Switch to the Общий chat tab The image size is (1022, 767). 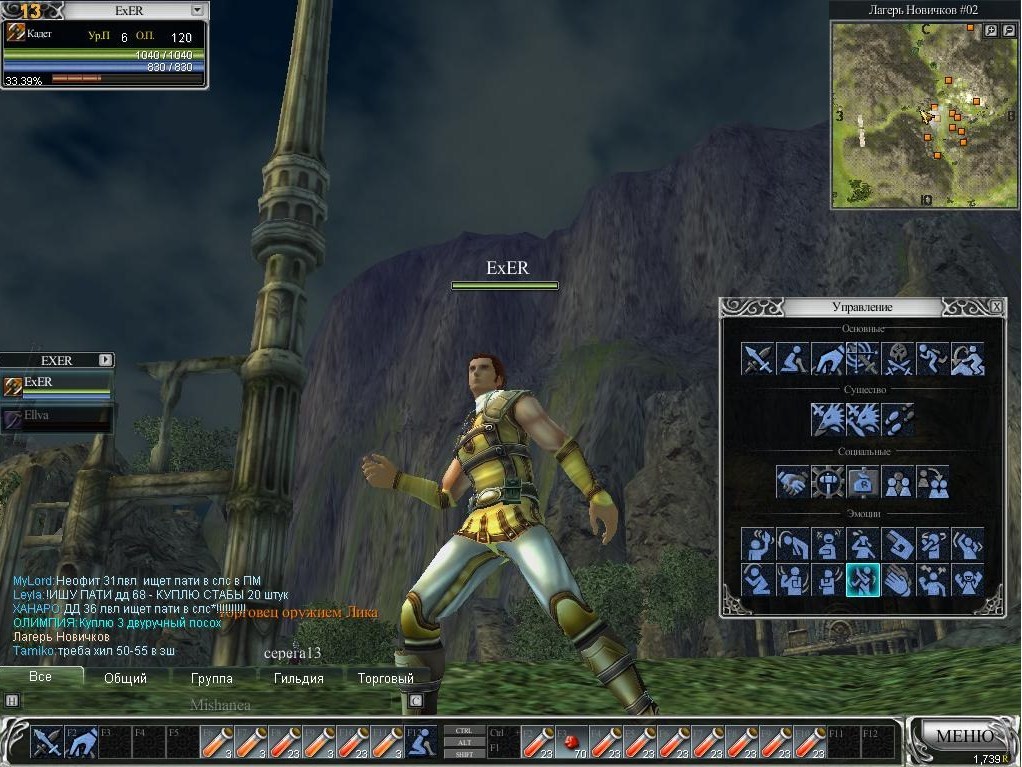[125, 678]
